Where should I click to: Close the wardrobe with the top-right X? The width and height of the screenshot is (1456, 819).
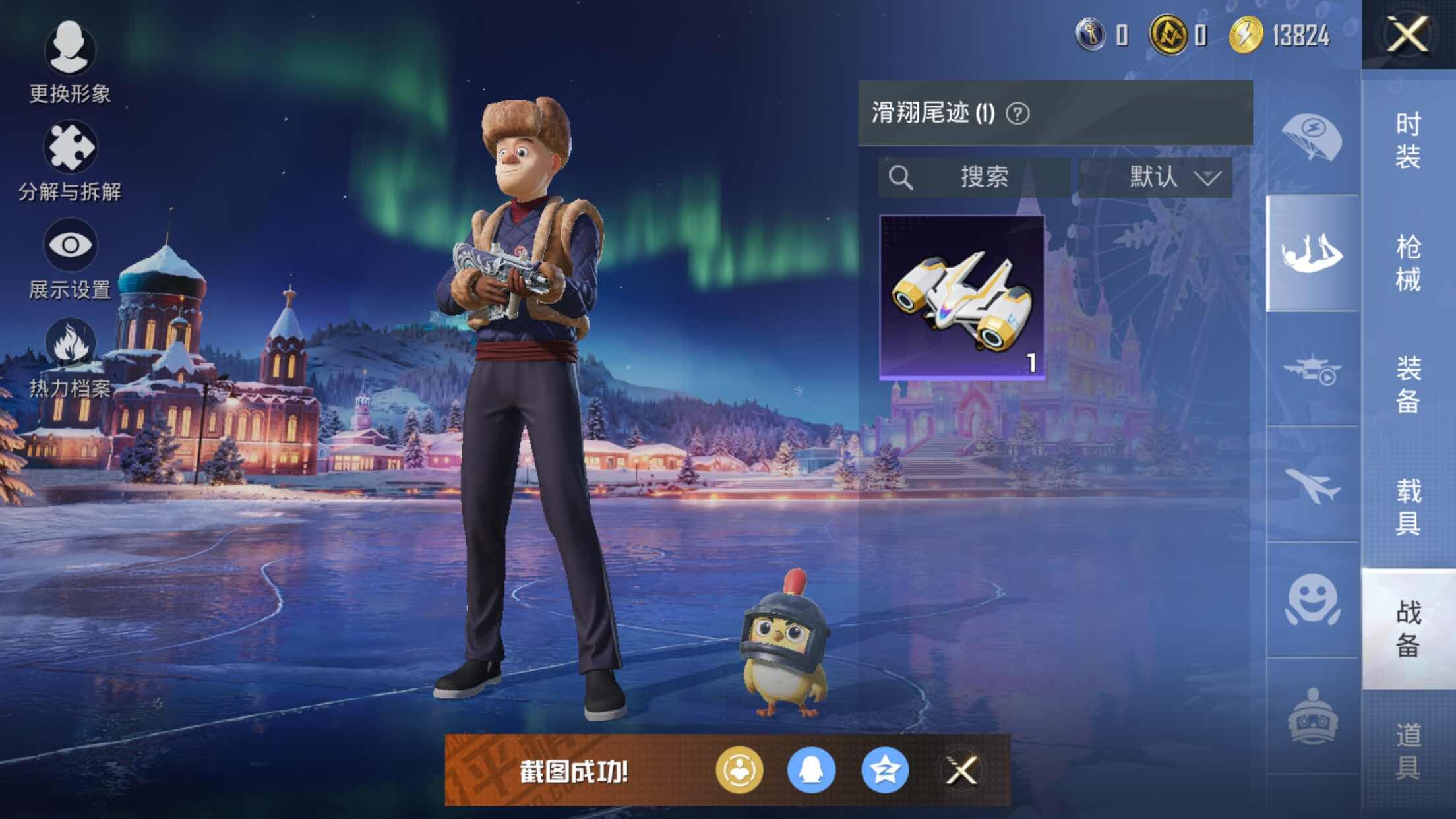point(1407,34)
